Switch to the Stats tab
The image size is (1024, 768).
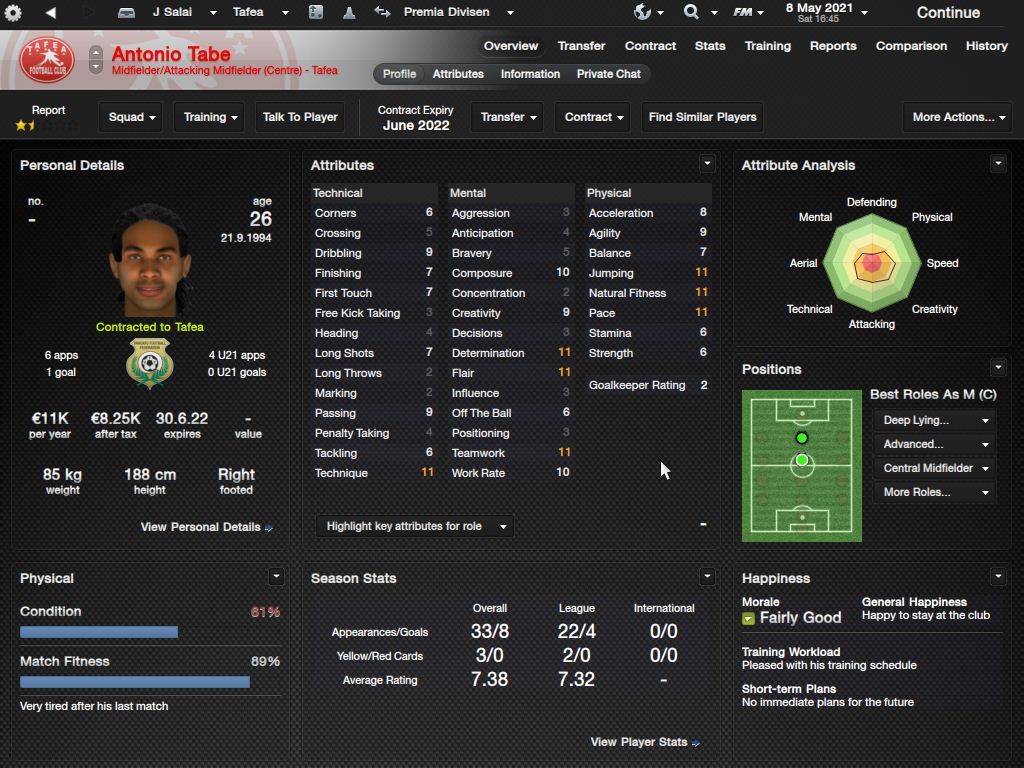click(710, 46)
